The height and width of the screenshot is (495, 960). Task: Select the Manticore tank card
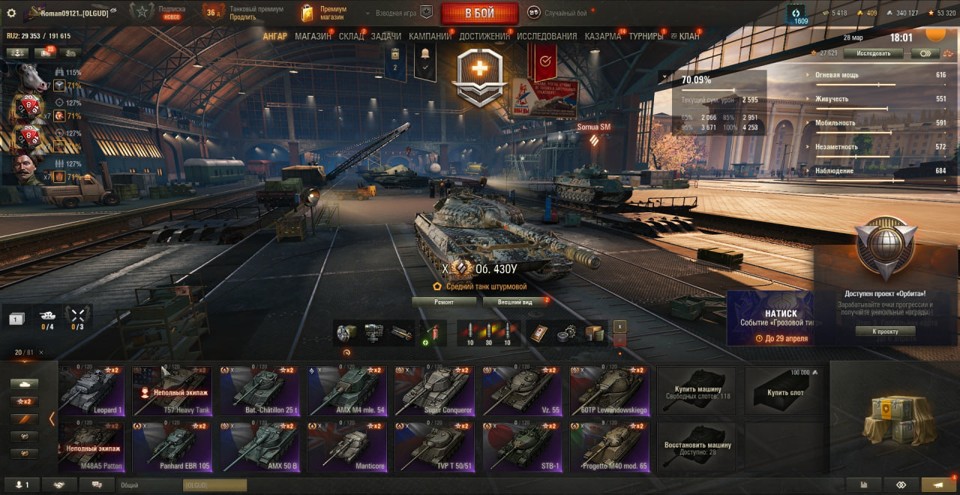click(x=344, y=445)
